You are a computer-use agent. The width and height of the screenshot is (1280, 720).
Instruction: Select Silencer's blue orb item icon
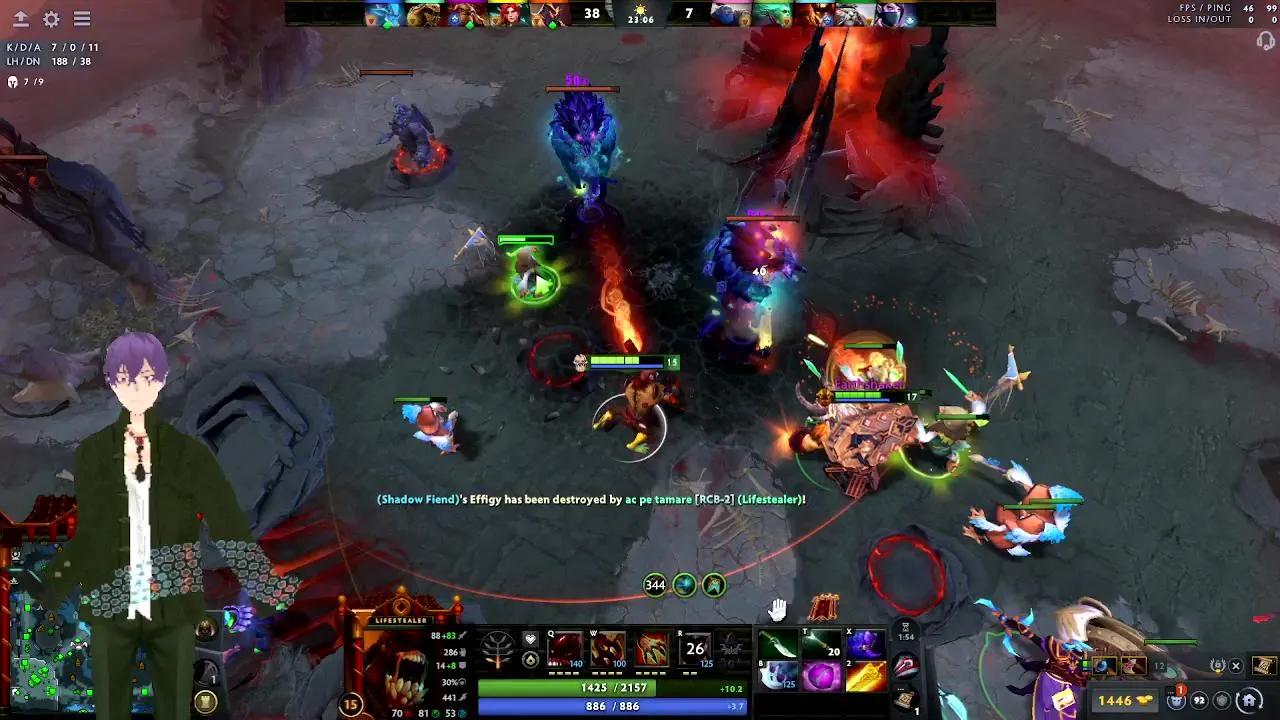(1102, 665)
